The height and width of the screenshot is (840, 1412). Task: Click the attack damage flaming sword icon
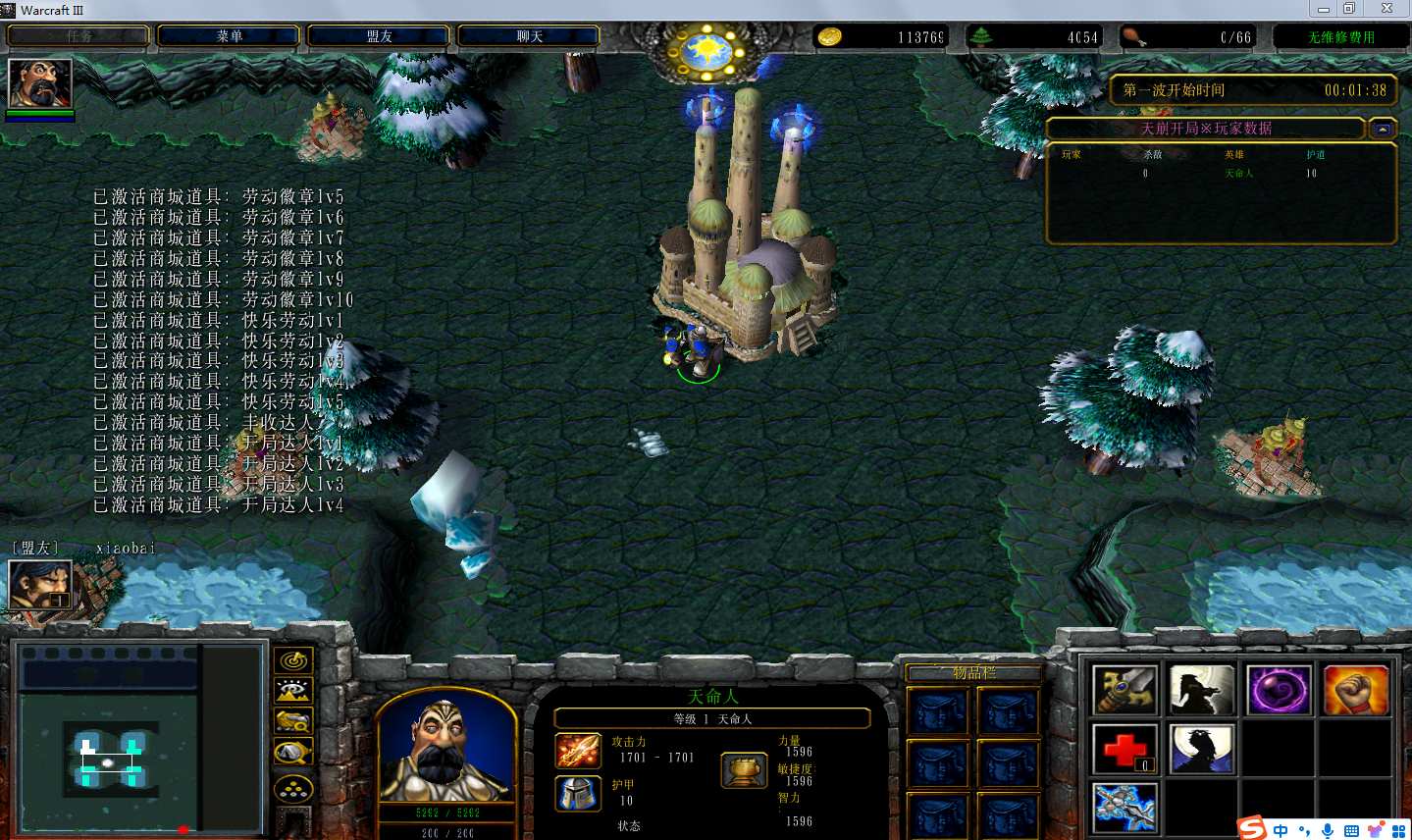pos(578,751)
